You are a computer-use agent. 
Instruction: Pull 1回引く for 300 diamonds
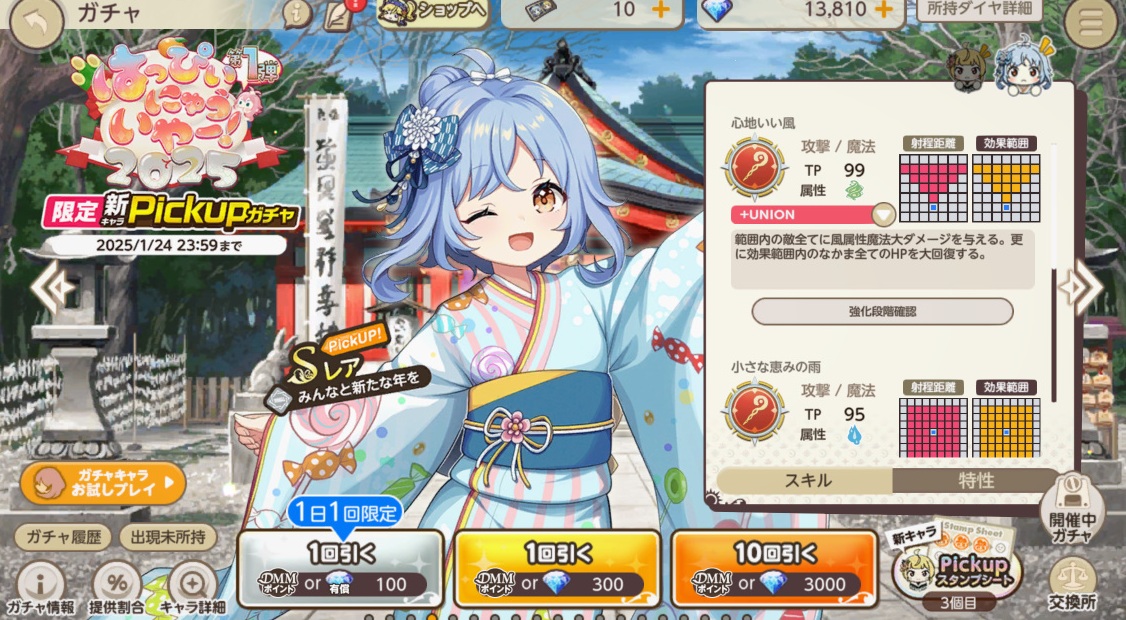tap(557, 568)
